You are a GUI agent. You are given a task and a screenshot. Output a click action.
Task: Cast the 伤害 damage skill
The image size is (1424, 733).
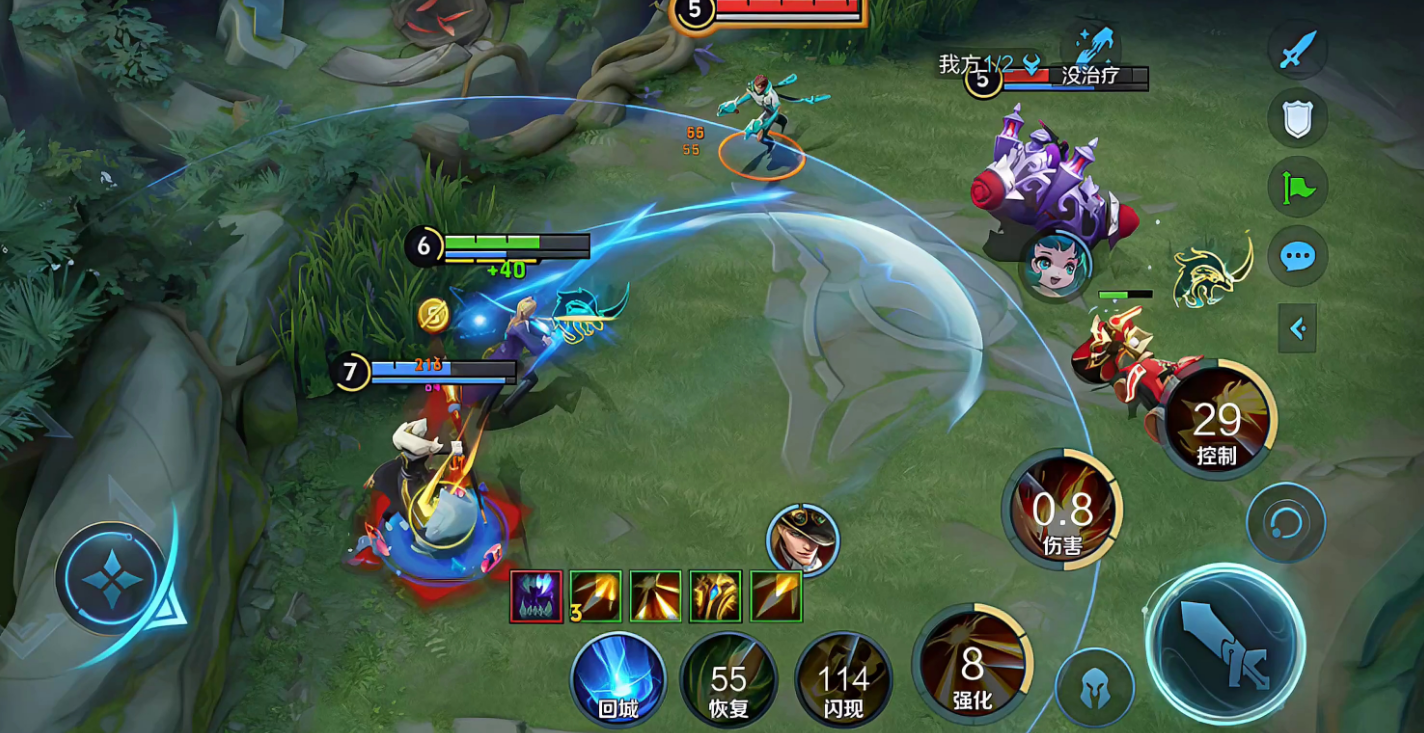[1062, 510]
